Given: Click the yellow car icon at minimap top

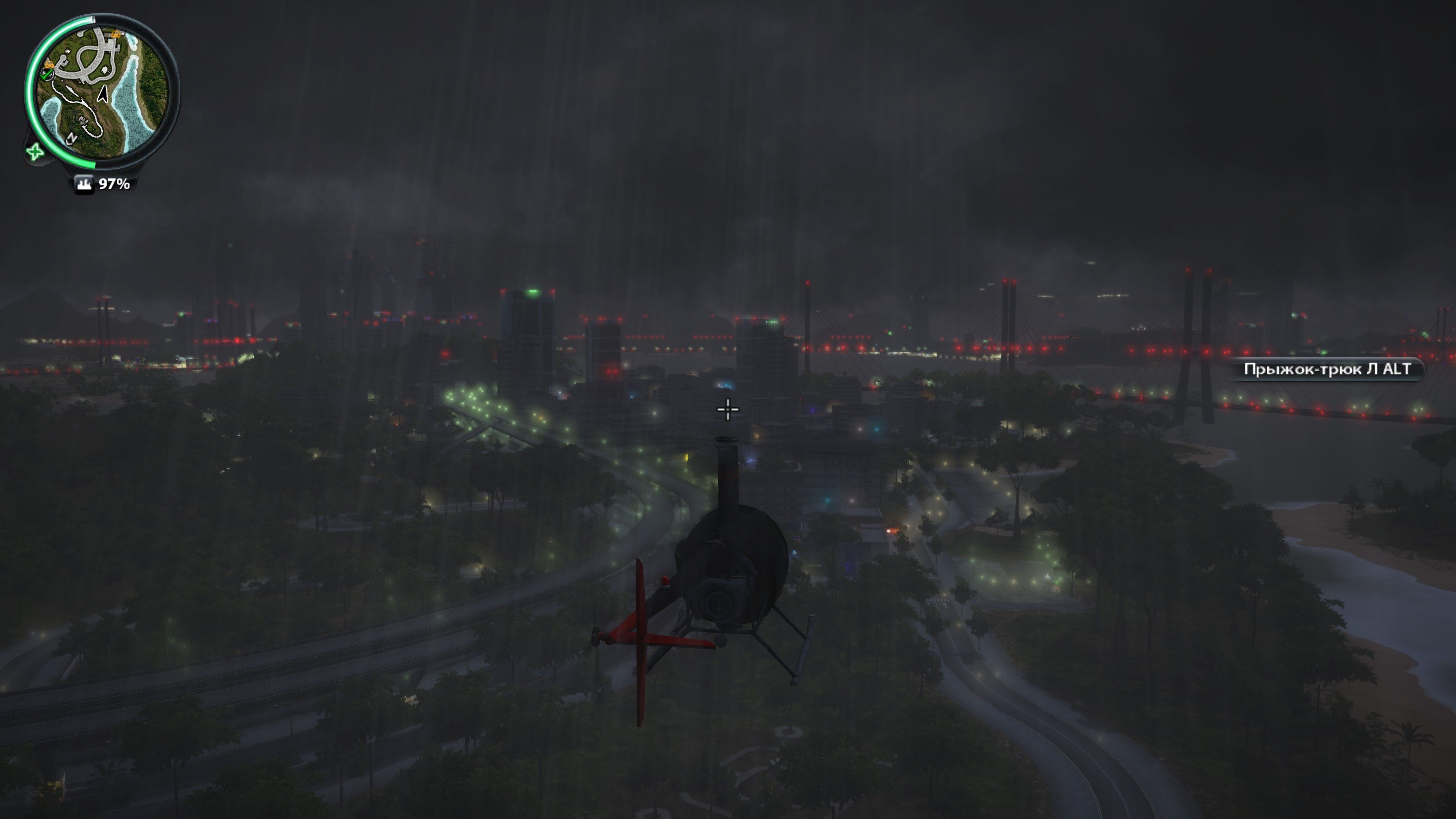Looking at the screenshot, I should [x=116, y=35].
